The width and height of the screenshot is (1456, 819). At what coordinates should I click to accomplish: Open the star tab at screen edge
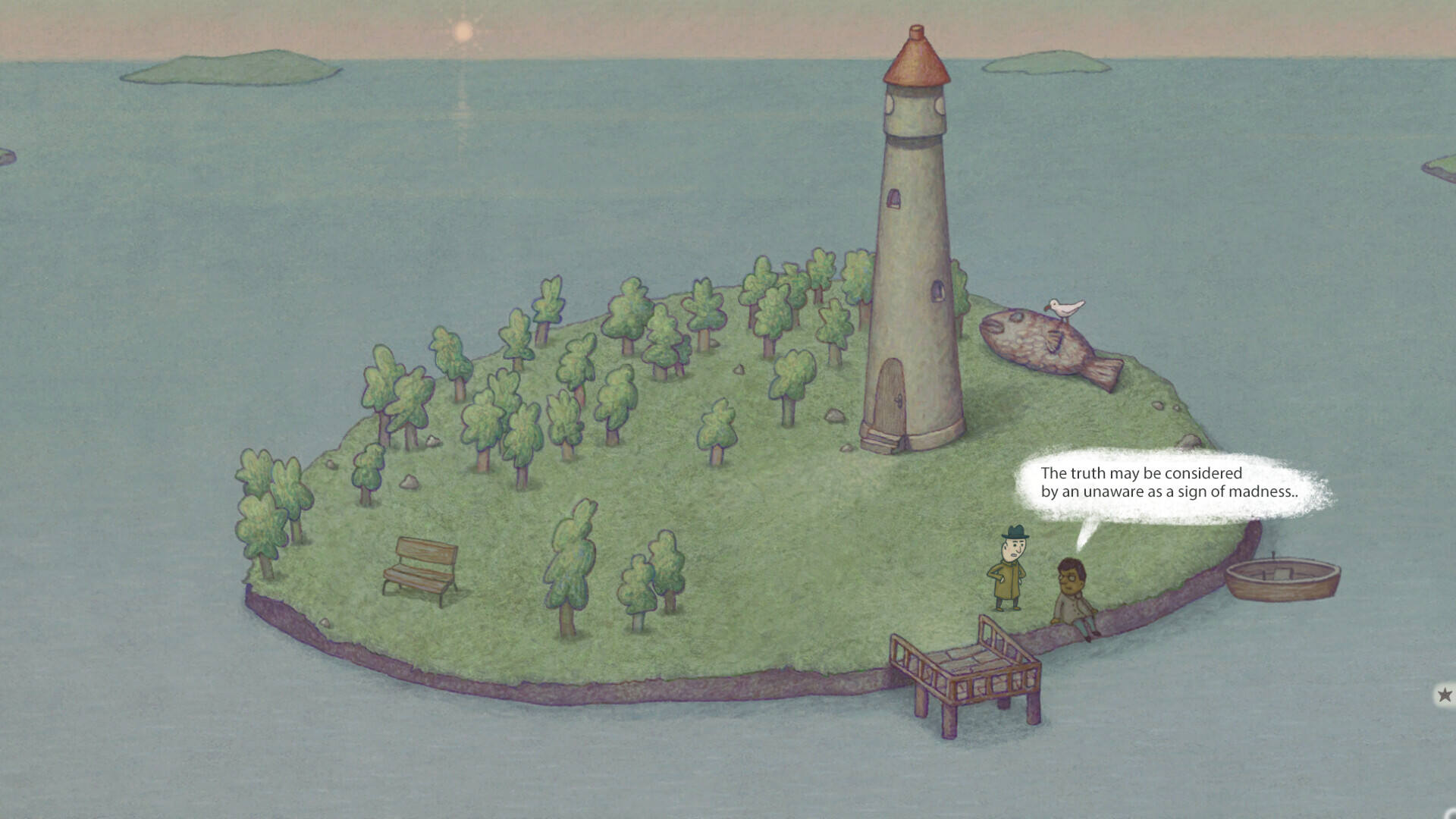pyautogui.click(x=1445, y=694)
